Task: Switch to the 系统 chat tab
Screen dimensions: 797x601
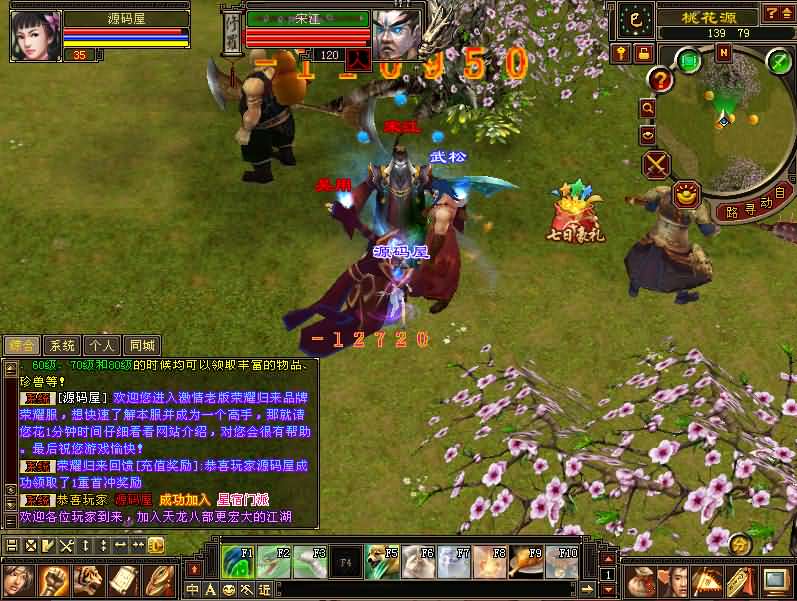Action: [x=62, y=345]
